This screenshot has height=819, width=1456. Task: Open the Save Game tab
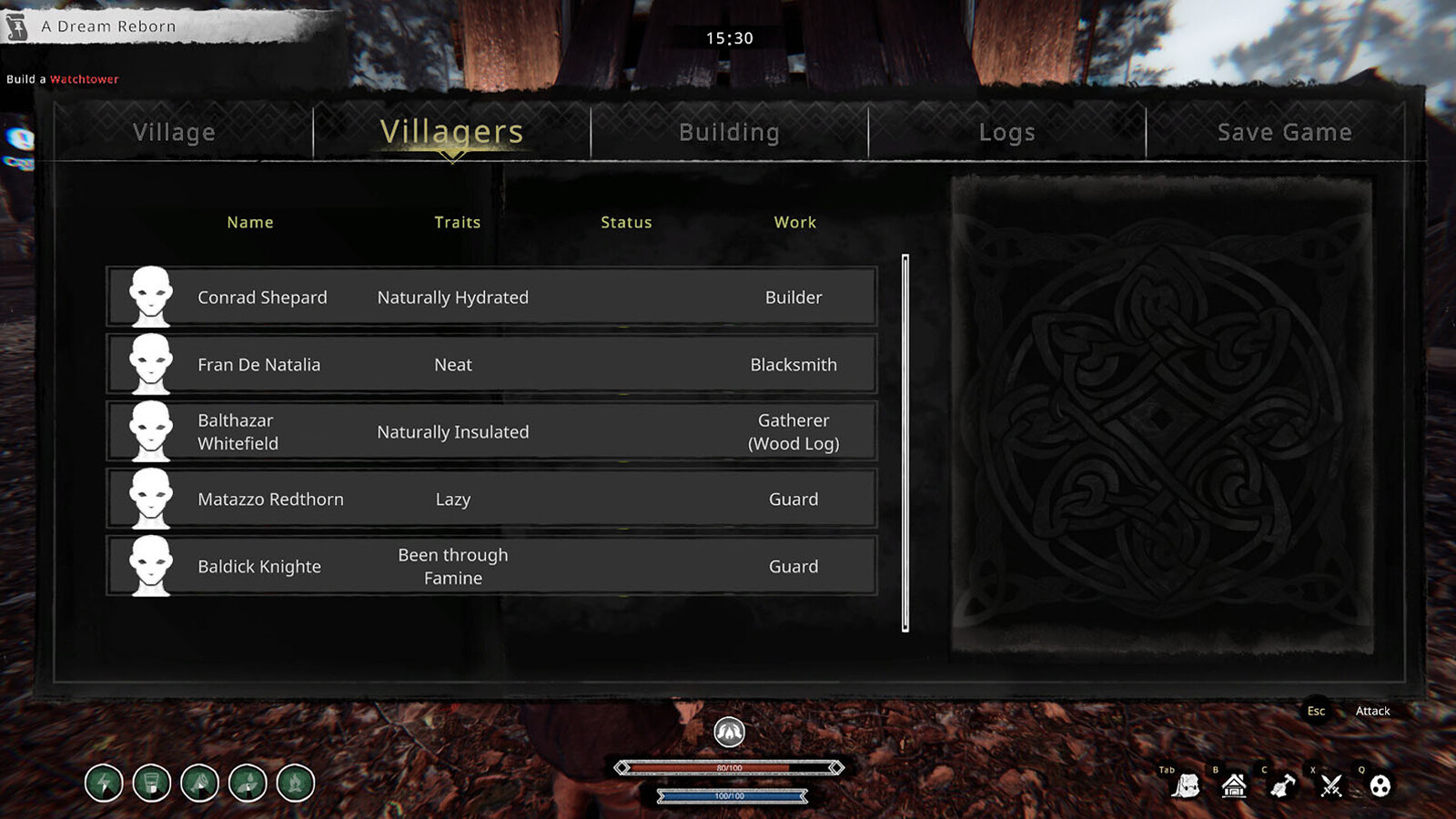point(1284,133)
